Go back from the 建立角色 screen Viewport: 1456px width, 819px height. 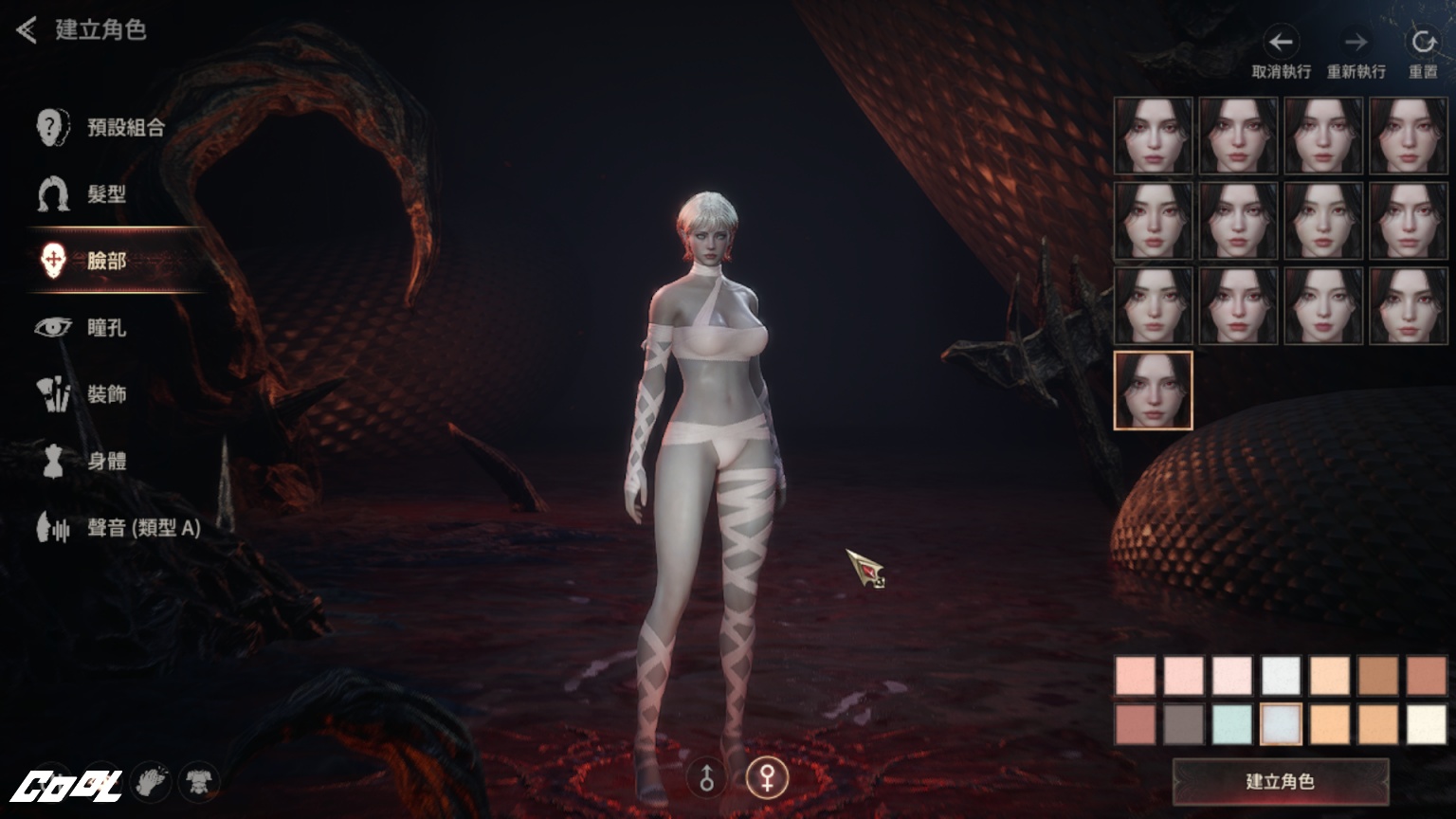click(x=27, y=30)
